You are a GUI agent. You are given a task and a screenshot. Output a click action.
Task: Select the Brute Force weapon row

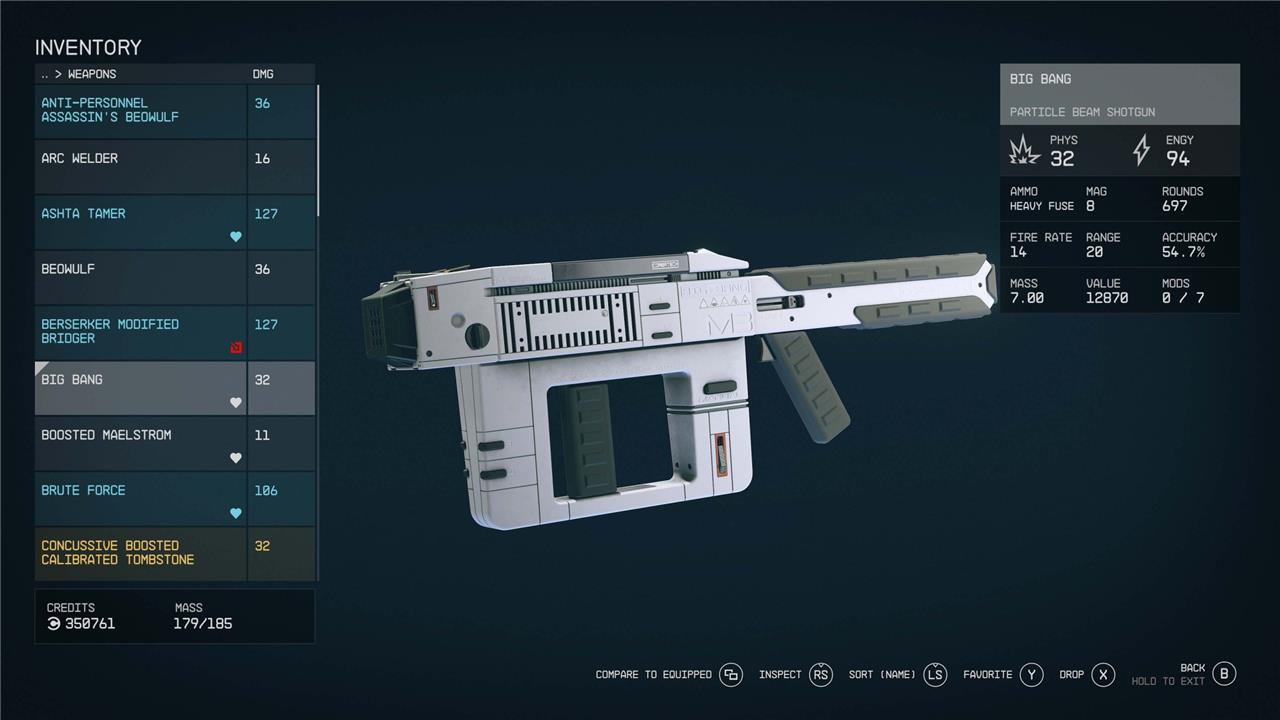pyautogui.click(x=140, y=499)
